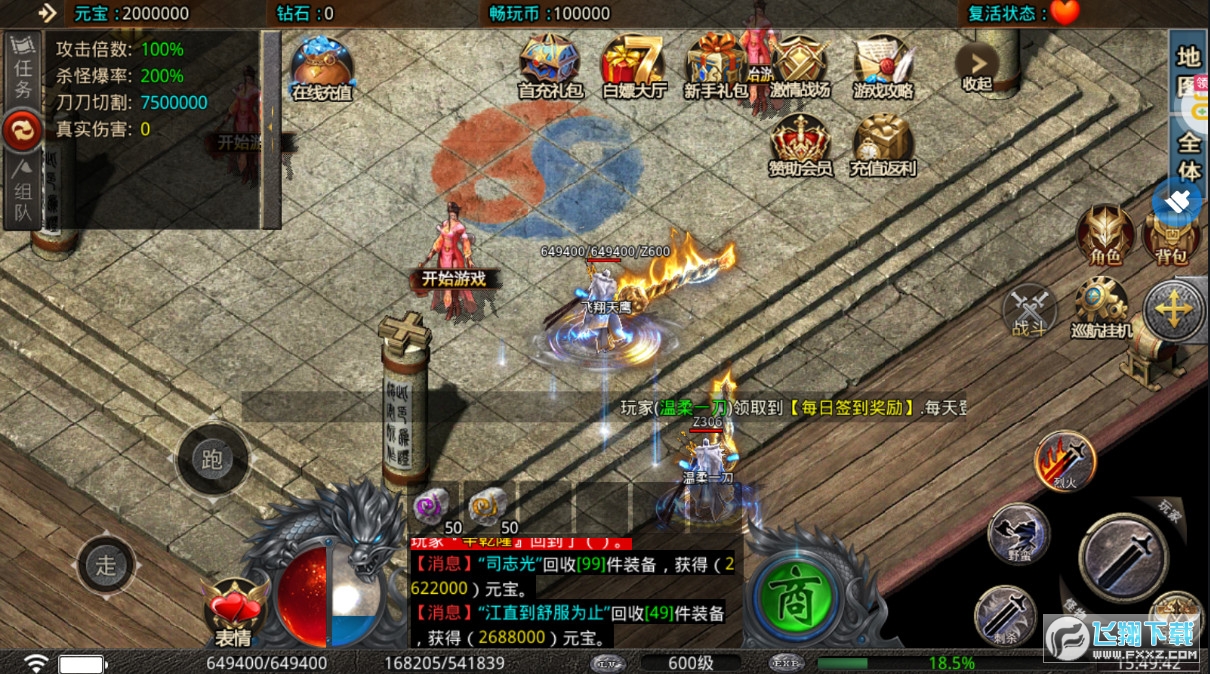Toggle the 跑 run movement button

(212, 459)
